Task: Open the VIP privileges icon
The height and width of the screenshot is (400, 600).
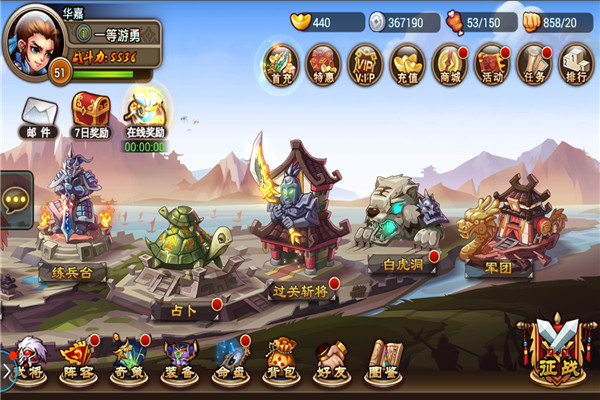Action: pos(366,65)
